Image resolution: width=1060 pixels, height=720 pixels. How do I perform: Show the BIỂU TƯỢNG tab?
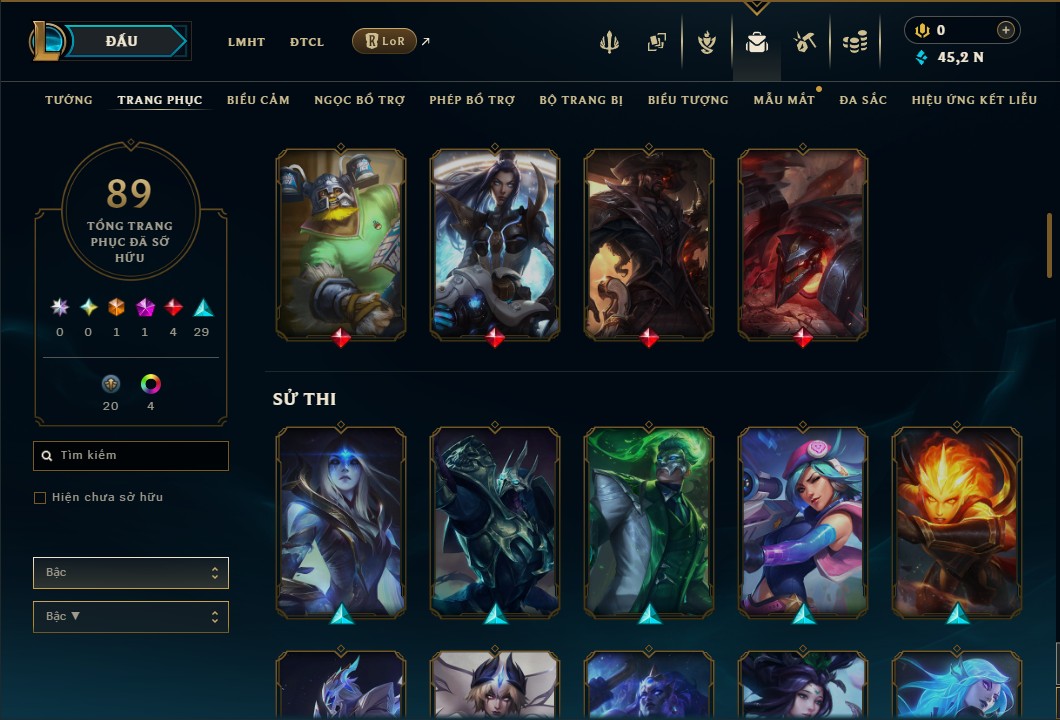tap(688, 100)
